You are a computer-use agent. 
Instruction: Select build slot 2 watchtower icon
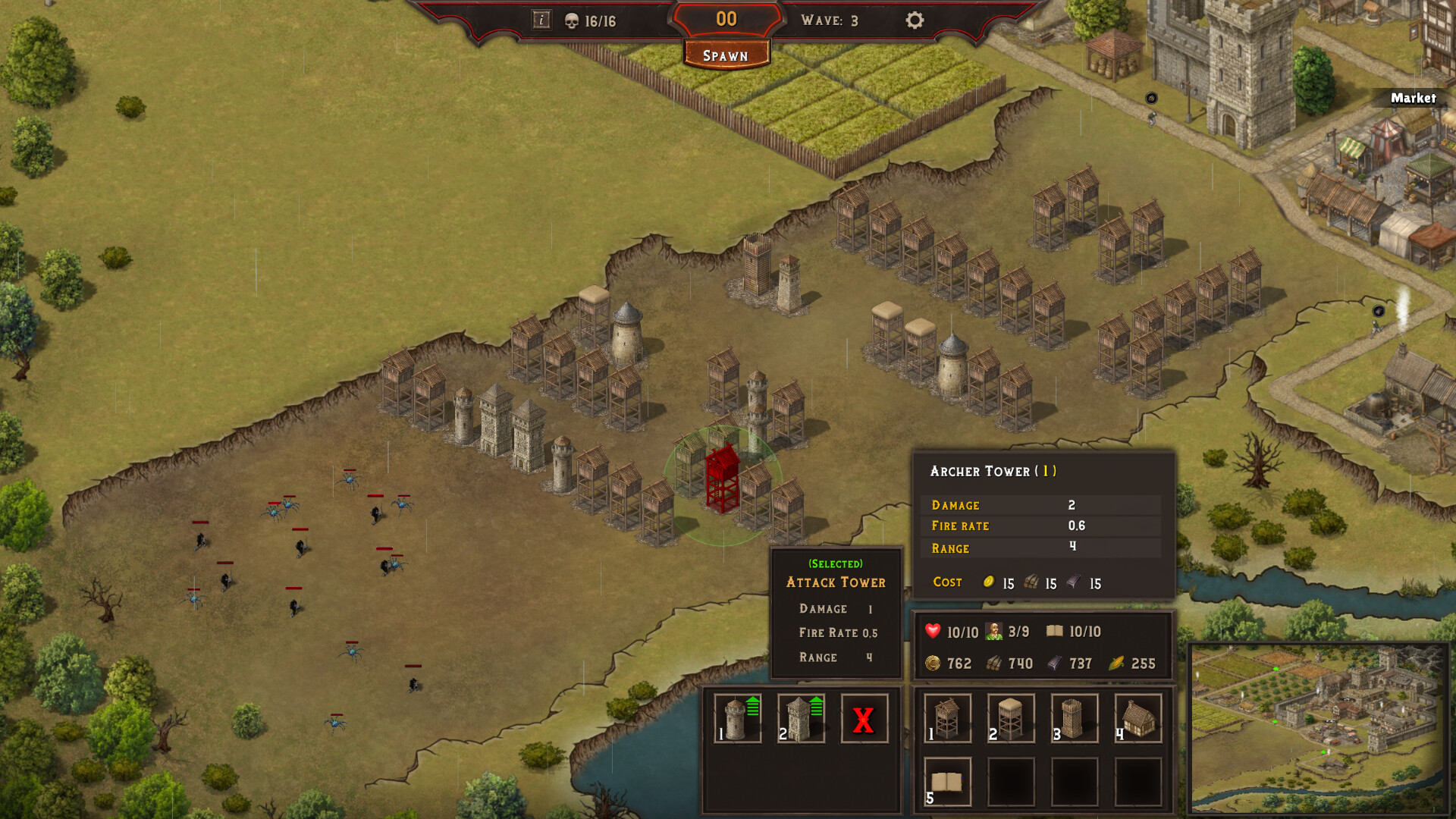pyautogui.click(x=1011, y=718)
